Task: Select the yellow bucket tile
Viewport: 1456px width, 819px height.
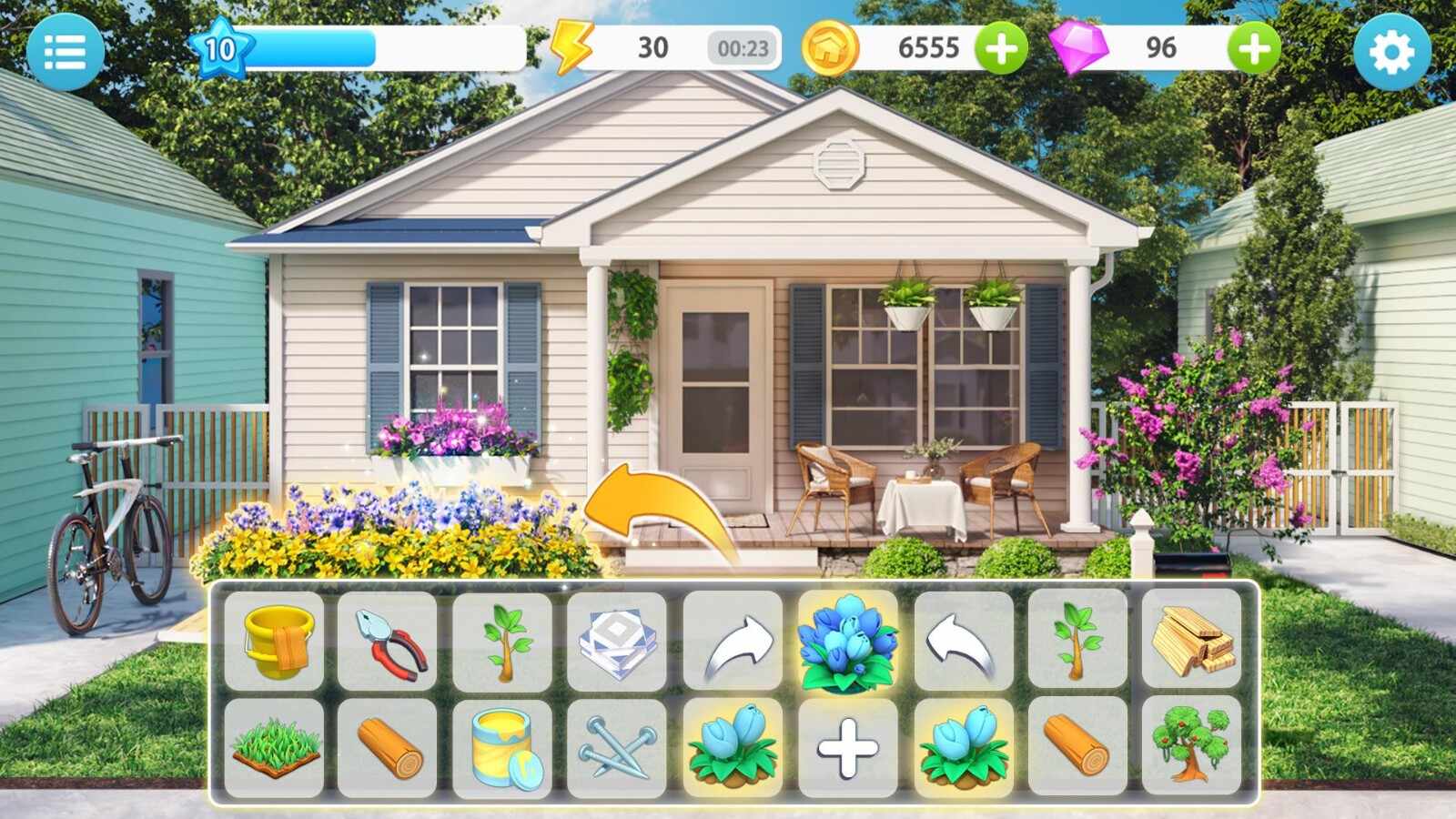Action: [274, 640]
